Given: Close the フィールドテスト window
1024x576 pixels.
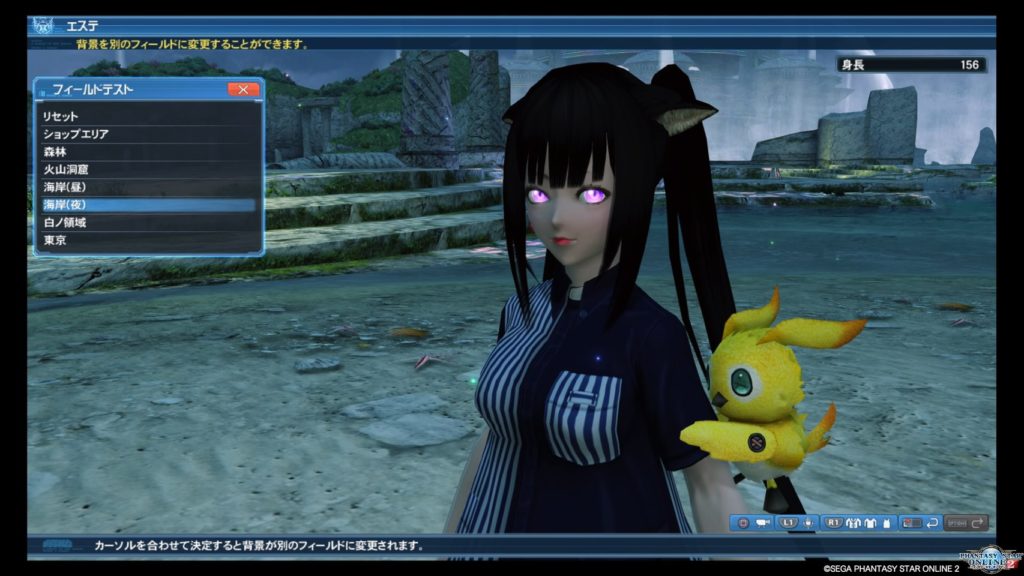Looking at the screenshot, I should click(243, 89).
